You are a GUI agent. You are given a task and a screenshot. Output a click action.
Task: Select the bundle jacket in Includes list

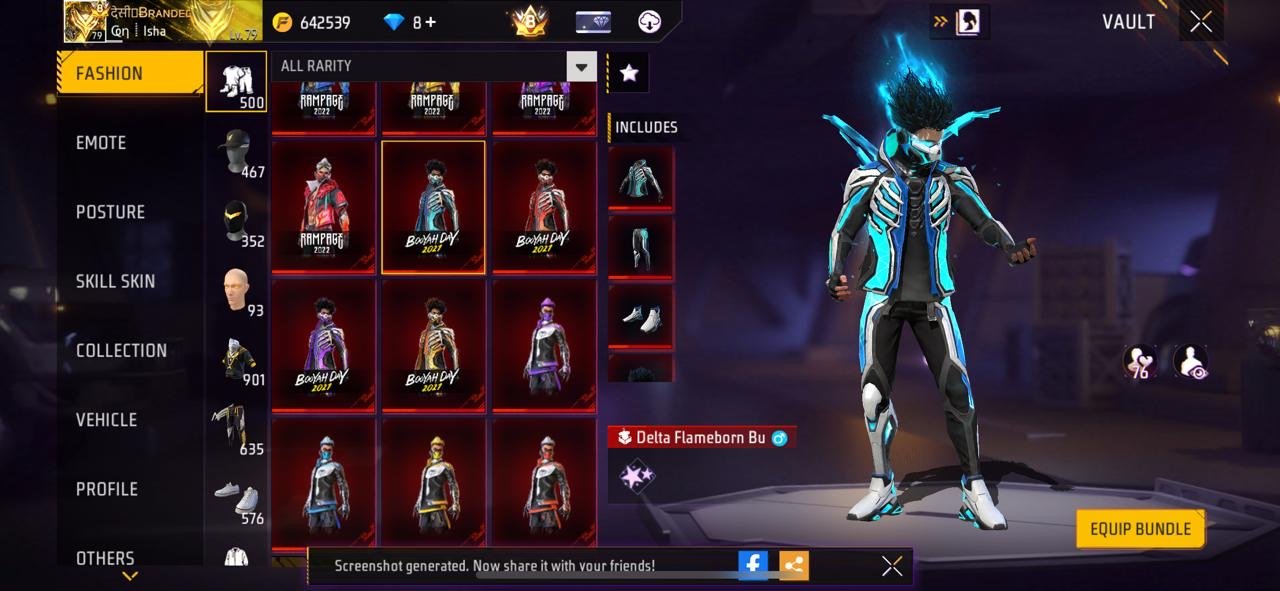(641, 178)
